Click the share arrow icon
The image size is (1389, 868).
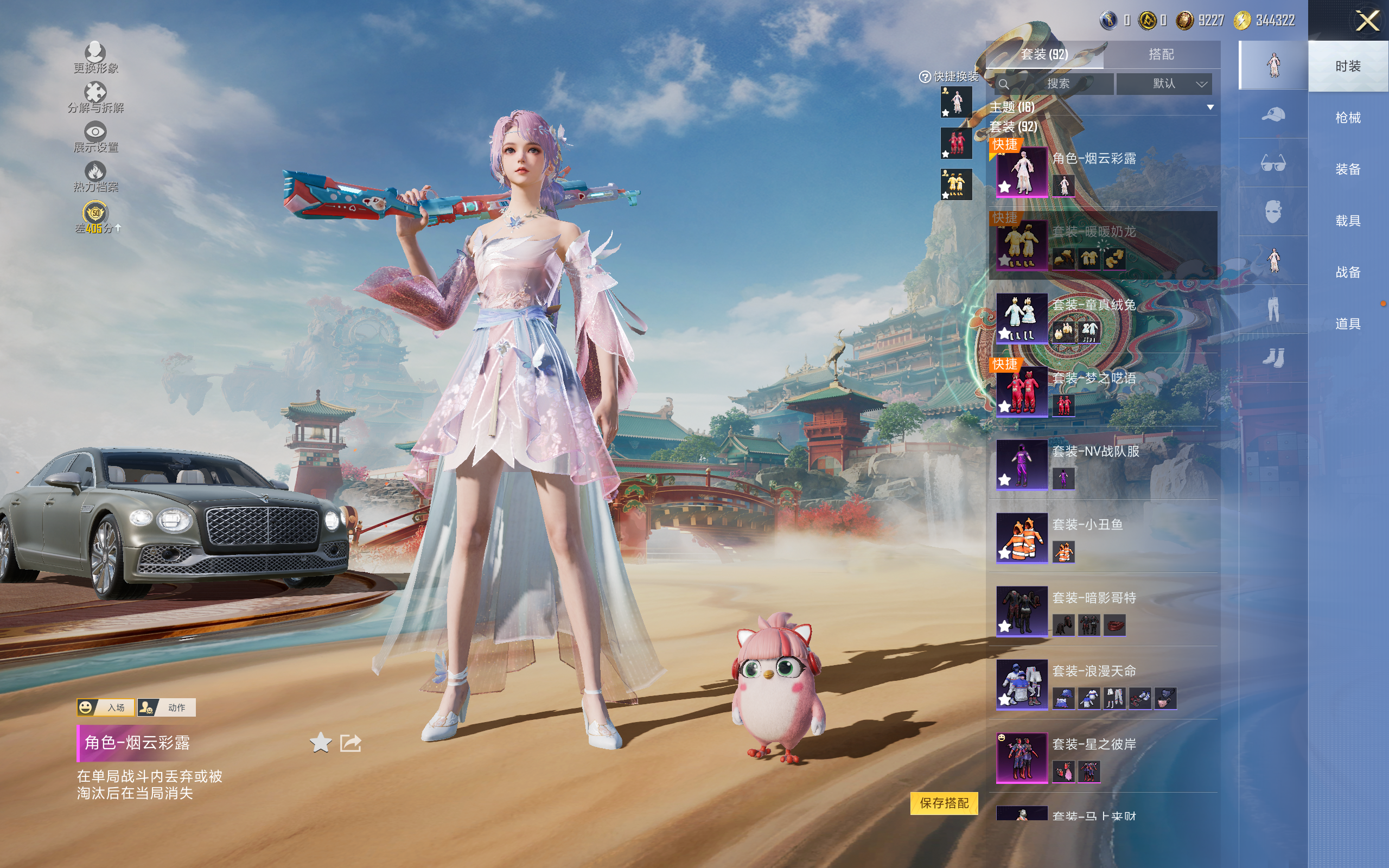(351, 743)
